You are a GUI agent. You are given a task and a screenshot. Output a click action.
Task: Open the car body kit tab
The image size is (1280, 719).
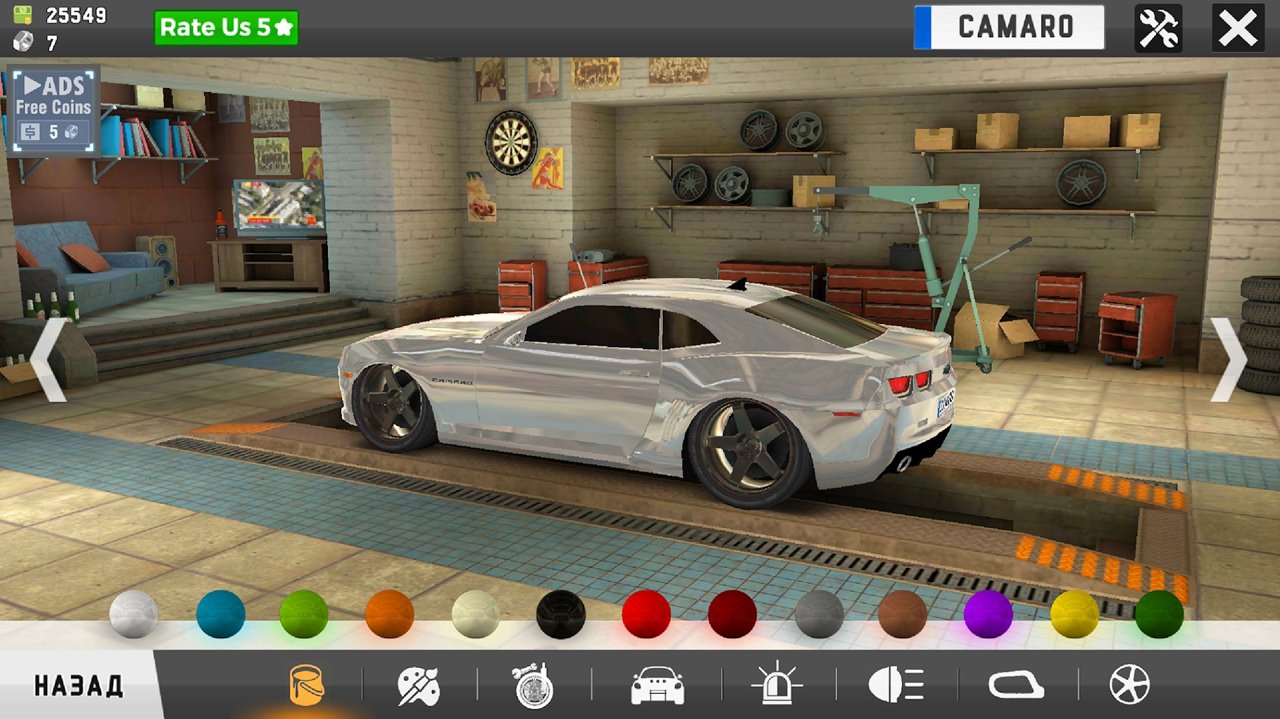[657, 686]
